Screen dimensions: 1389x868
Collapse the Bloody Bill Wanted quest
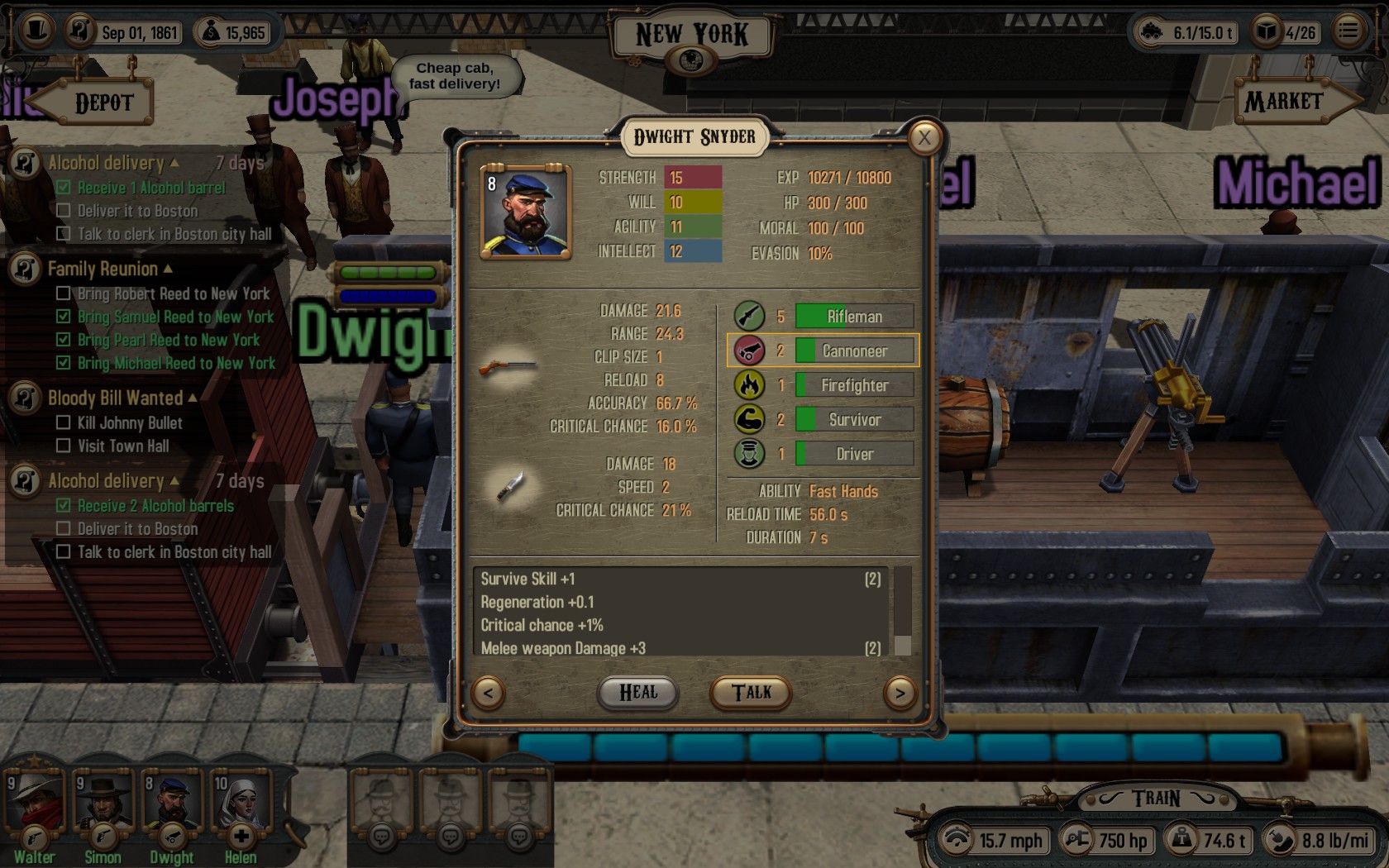pyautogui.click(x=193, y=398)
